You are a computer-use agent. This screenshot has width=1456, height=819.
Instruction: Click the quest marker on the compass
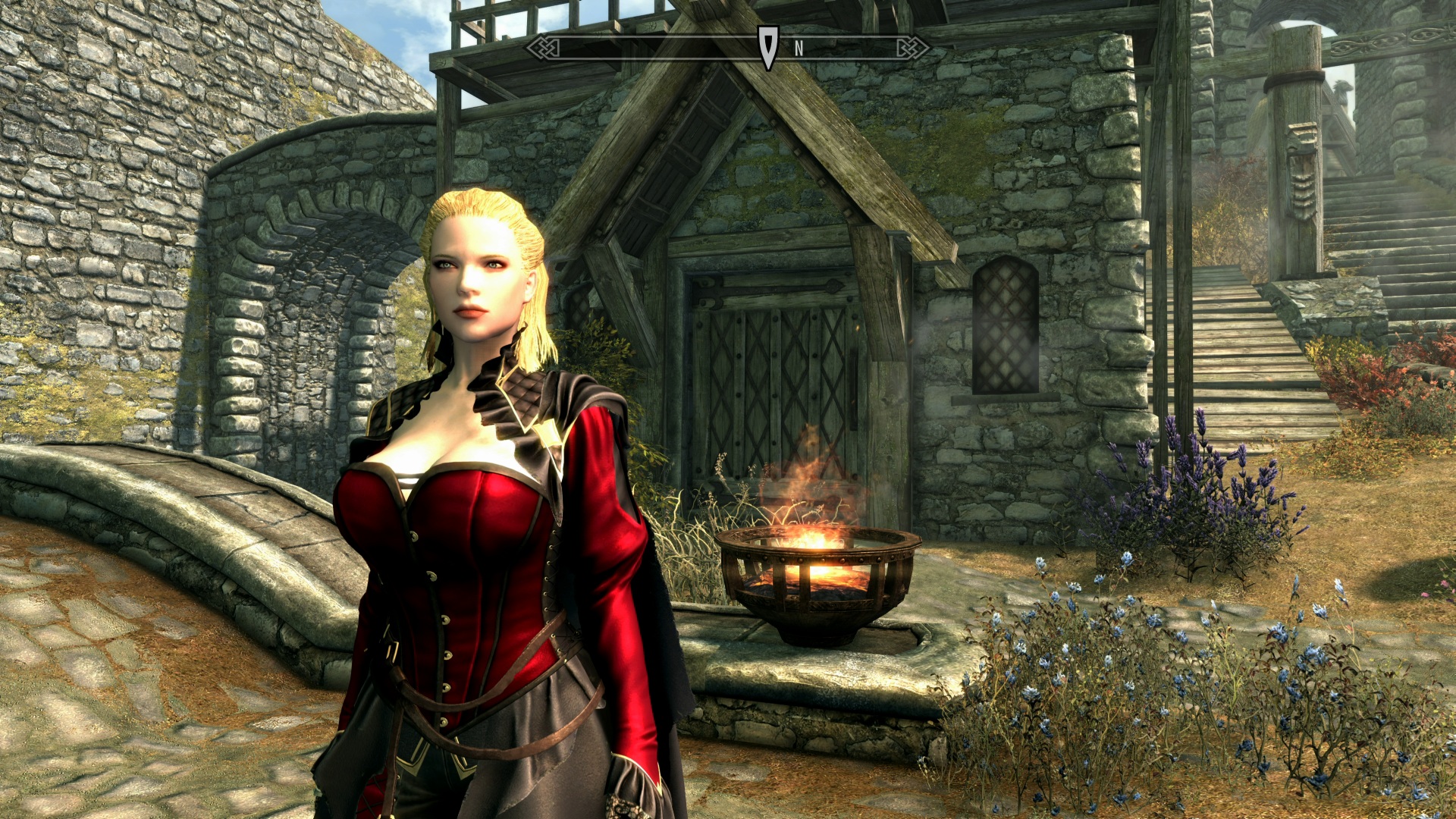[x=768, y=47]
